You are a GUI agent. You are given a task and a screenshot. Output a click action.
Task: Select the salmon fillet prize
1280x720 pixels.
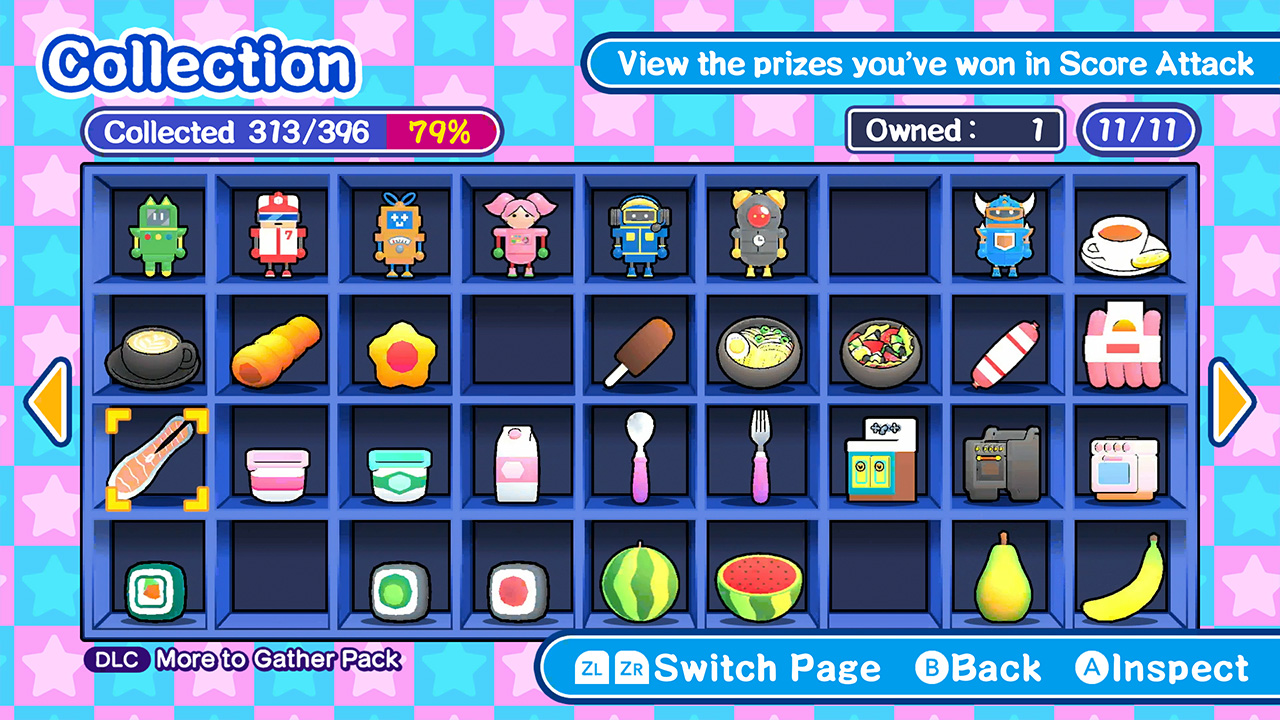point(157,458)
